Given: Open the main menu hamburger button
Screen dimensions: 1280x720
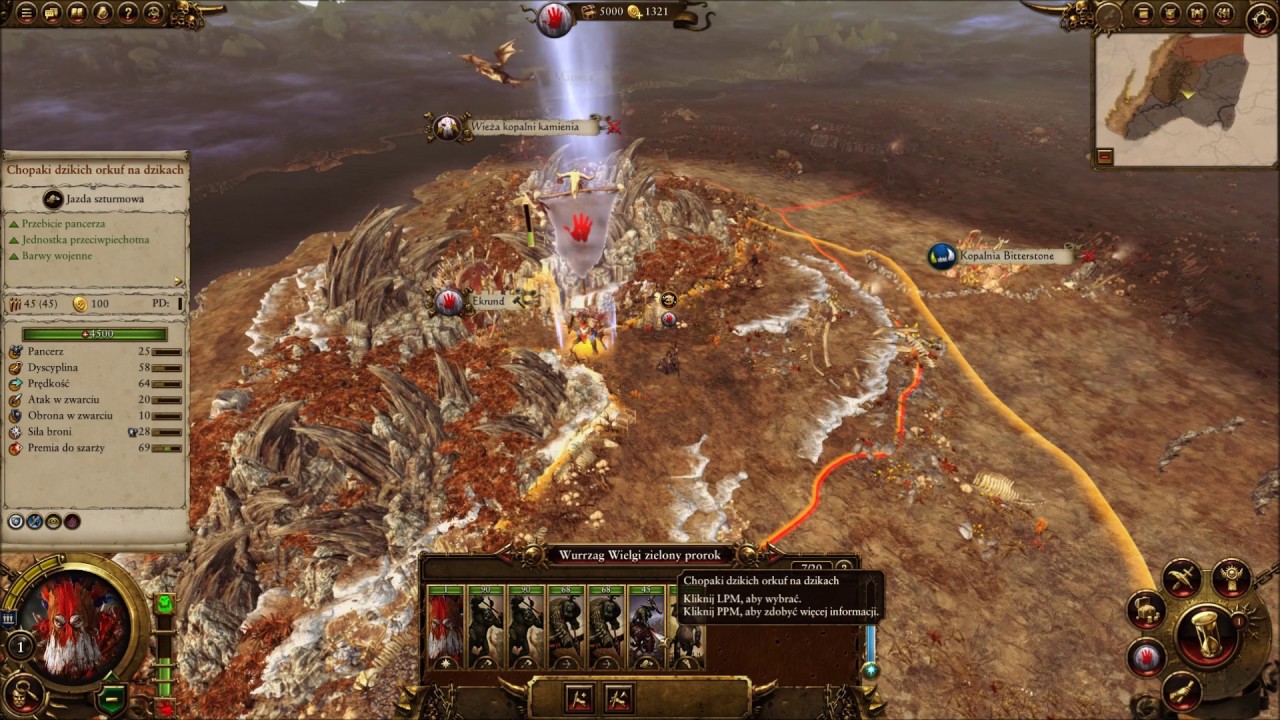Looking at the screenshot, I should (26, 13).
